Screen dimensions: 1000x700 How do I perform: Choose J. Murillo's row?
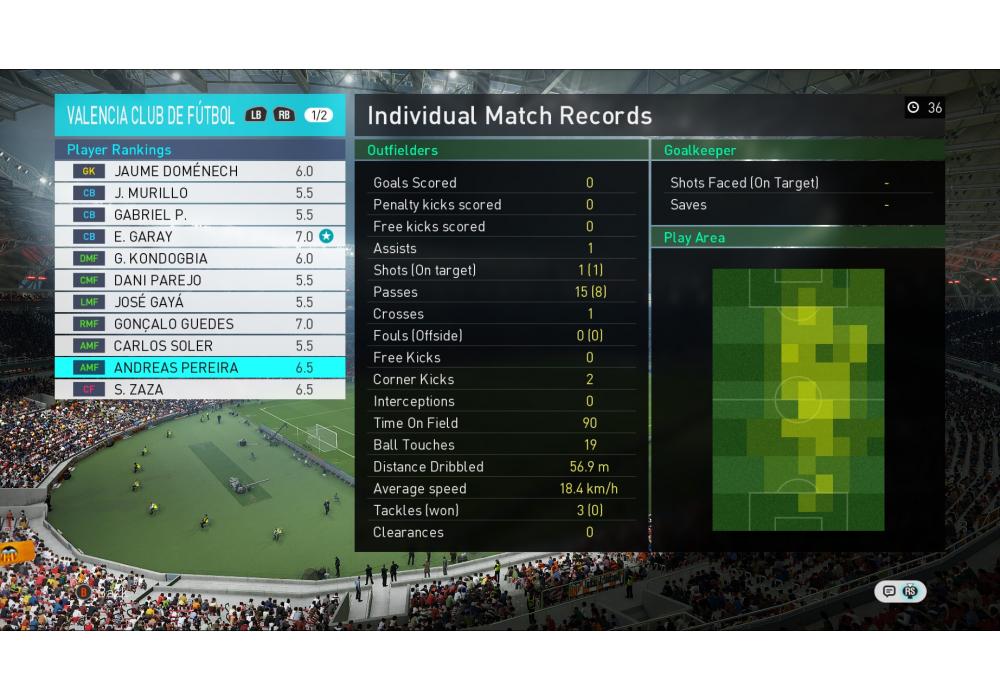pos(200,193)
